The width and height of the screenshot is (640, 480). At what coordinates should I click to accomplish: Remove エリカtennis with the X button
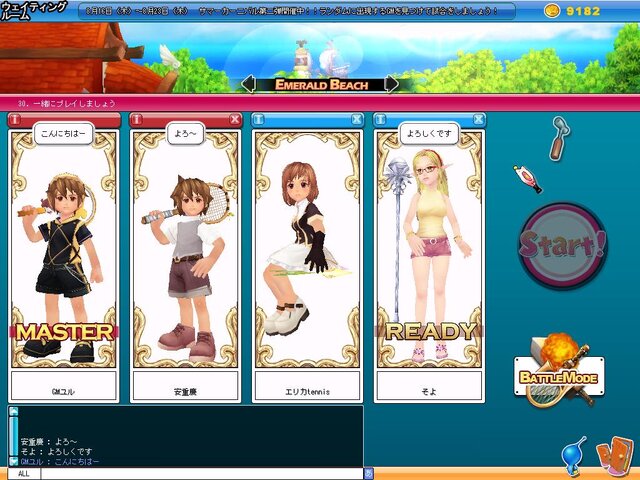(x=357, y=119)
